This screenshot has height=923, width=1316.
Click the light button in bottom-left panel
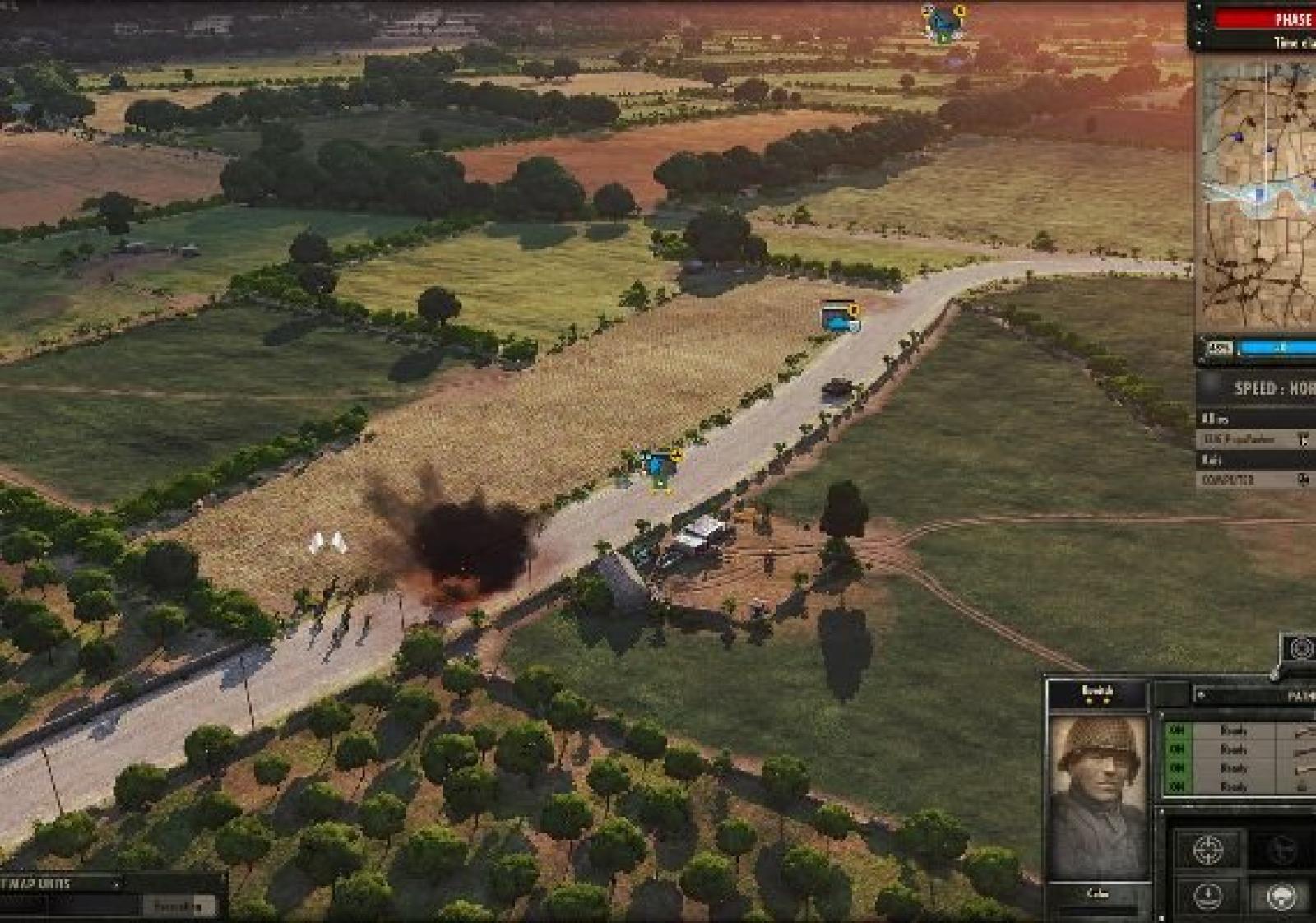coord(178,907)
